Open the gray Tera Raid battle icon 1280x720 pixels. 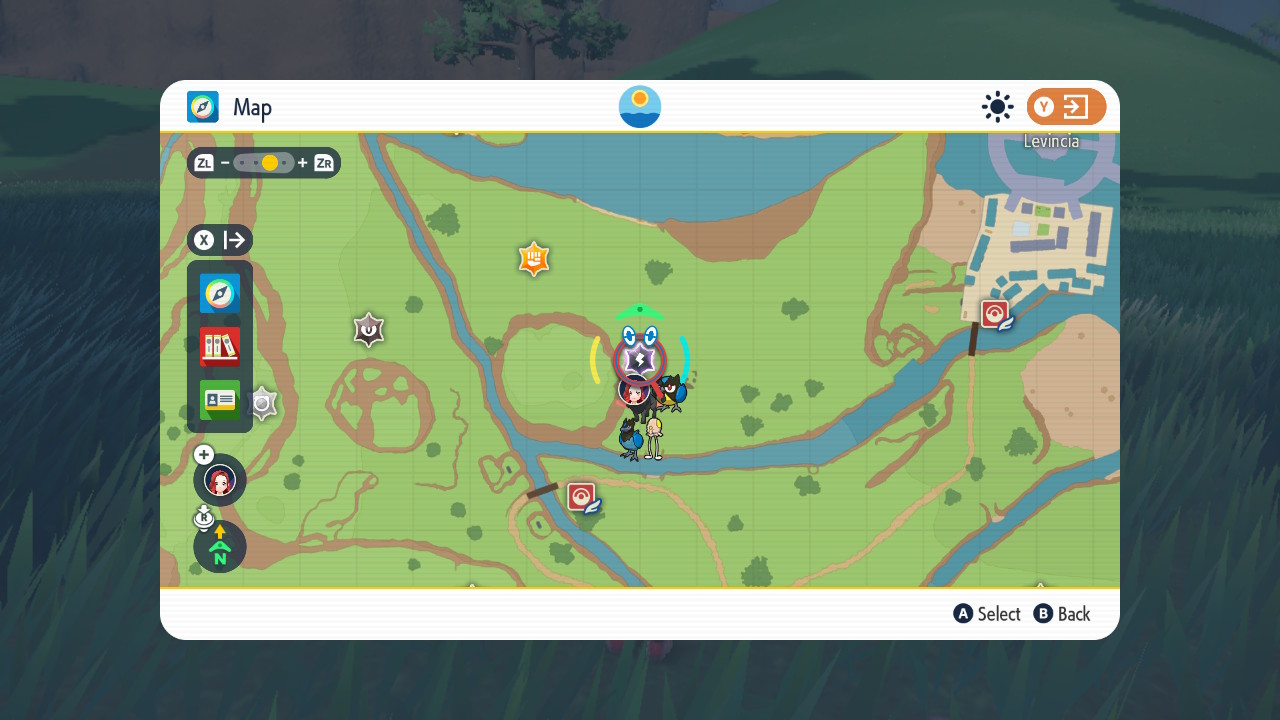(x=368, y=329)
